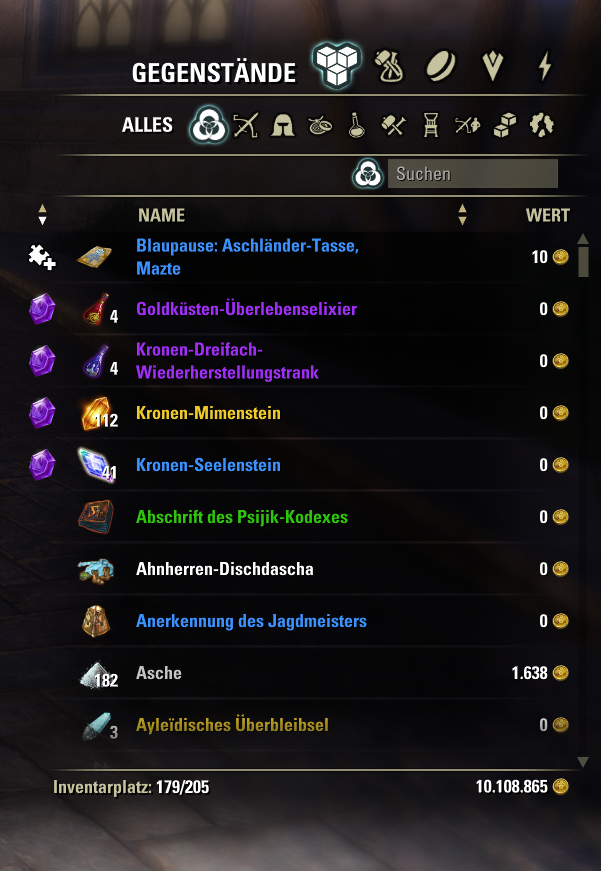Open the coin currency tab

[442, 66]
